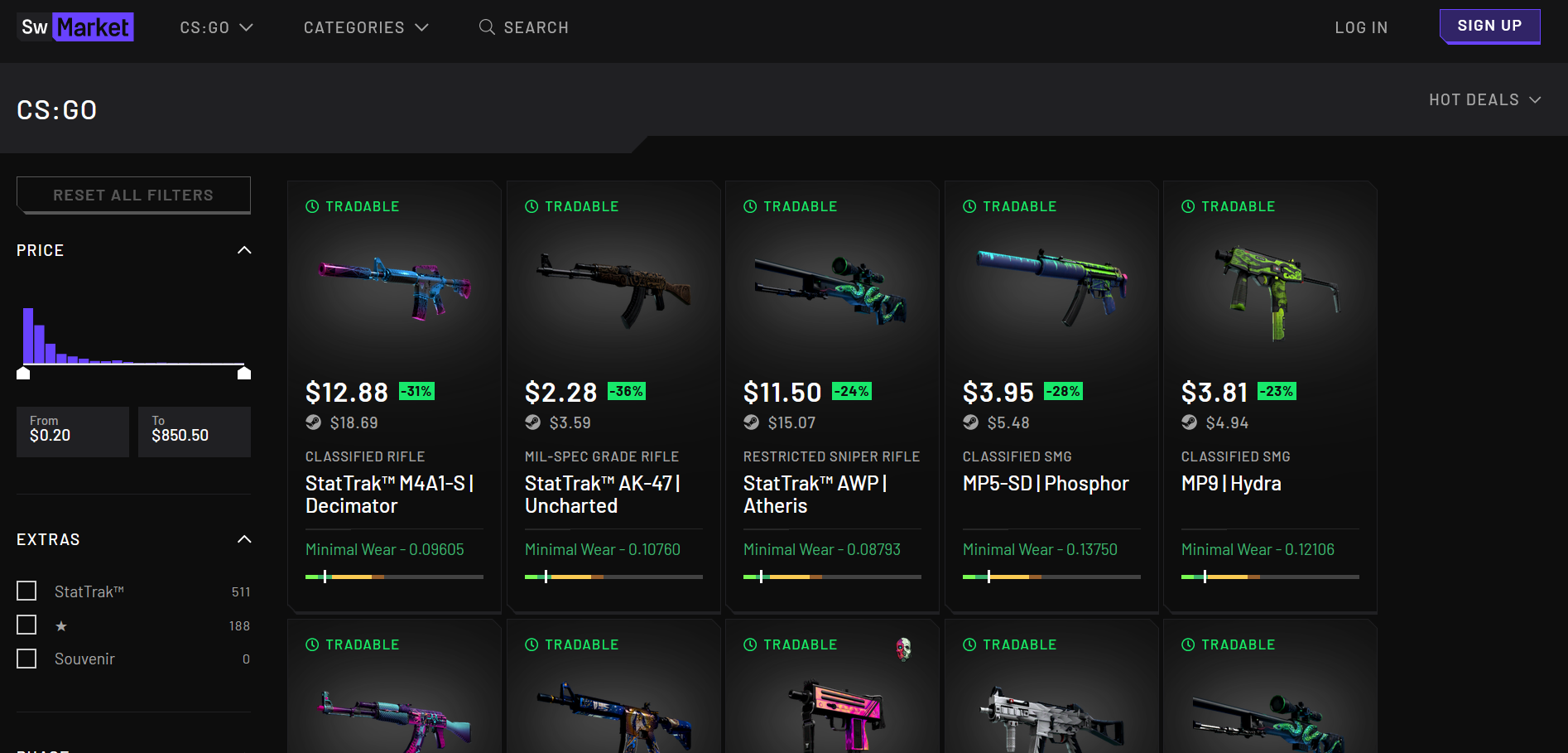Click Reset All Filters

pyautogui.click(x=132, y=195)
